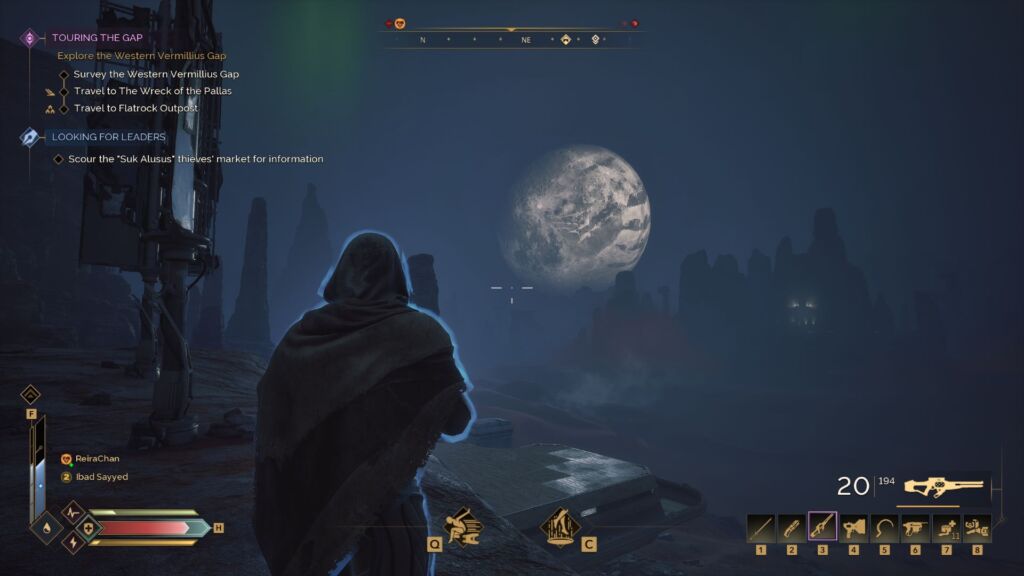The width and height of the screenshot is (1024, 576).
Task: Choose the Wreck of the Pallas objective
Action: 152,91
